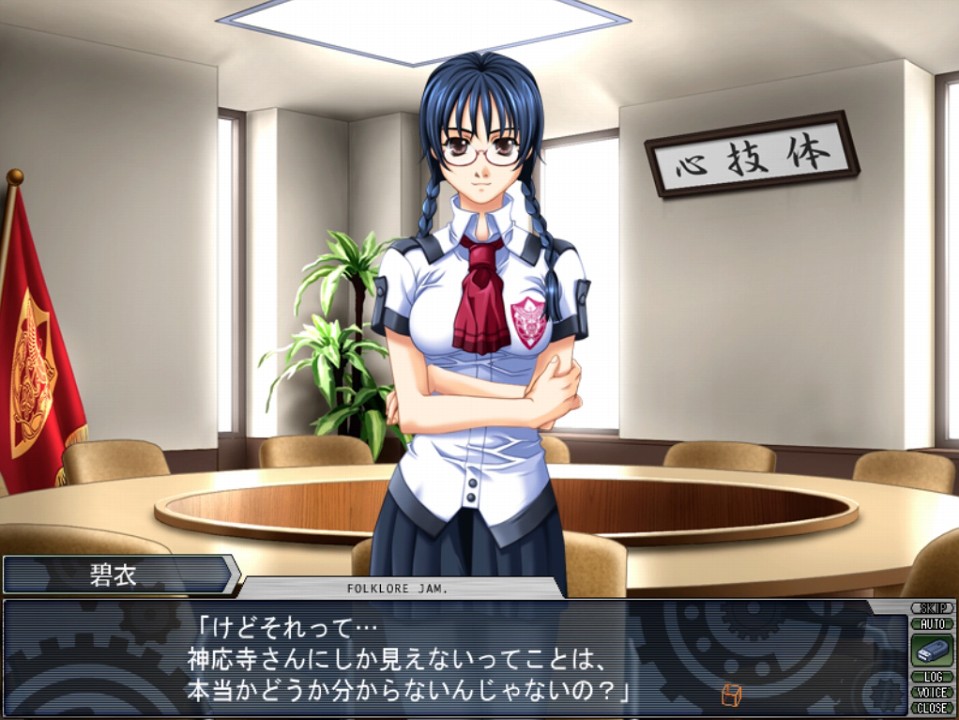The image size is (959, 720).
Task: Hide the text window with CLOSE
Action: pos(932,707)
